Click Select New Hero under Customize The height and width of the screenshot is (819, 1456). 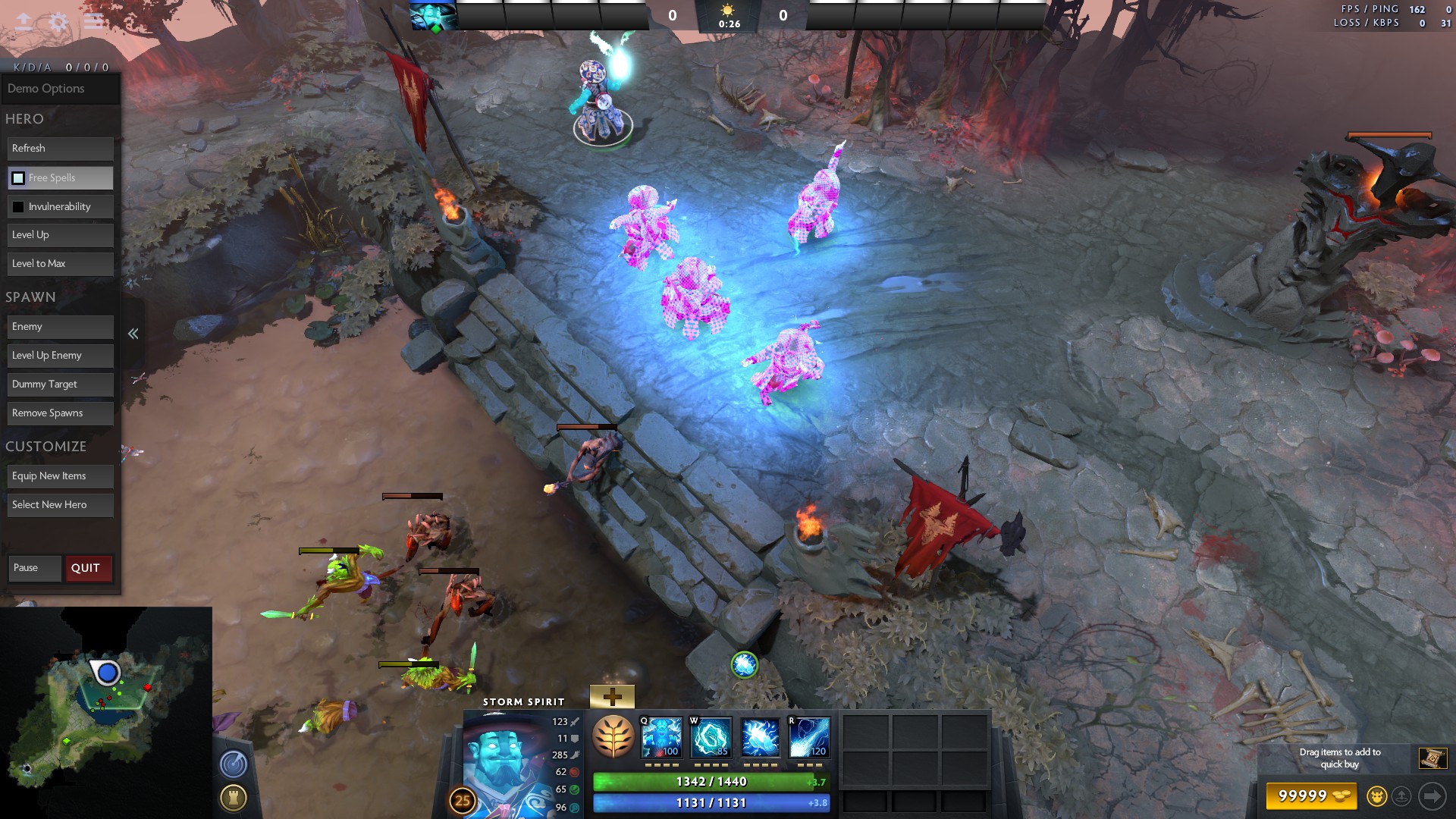60,504
